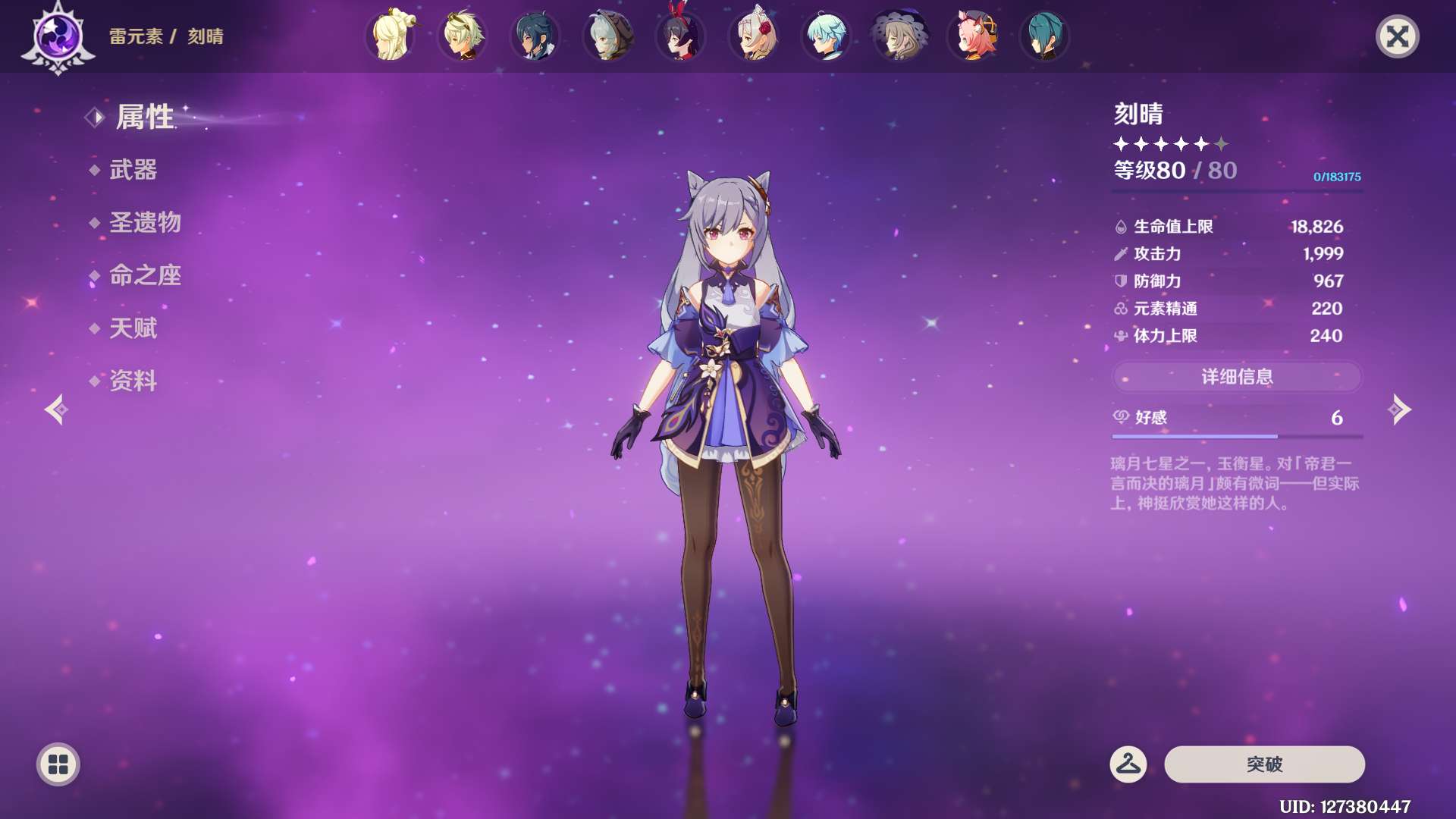1456x819 pixels.
Task: Select Chongyun's avatar in the roster
Action: point(825,36)
